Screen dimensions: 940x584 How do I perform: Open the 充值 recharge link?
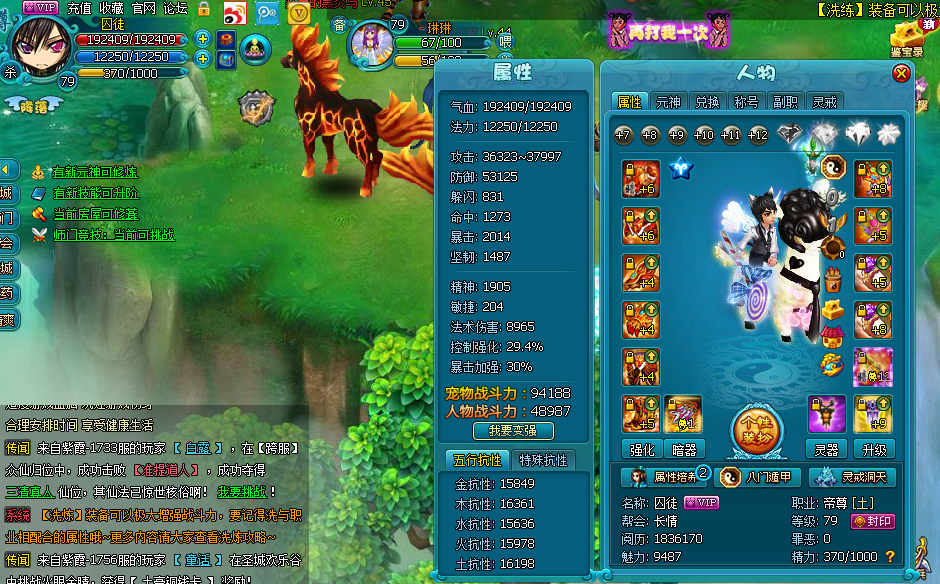click(79, 8)
